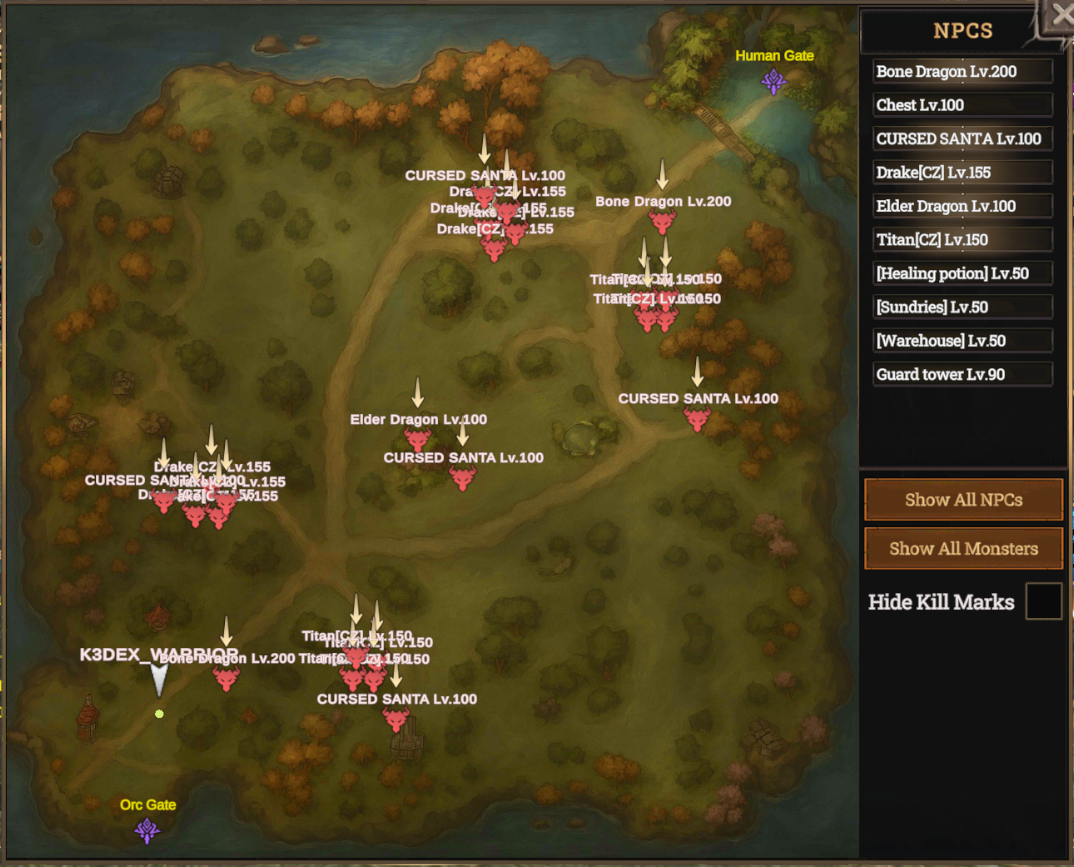Select the Orc Gate map marker
Image resolution: width=1074 pixels, height=867 pixels.
(x=148, y=830)
